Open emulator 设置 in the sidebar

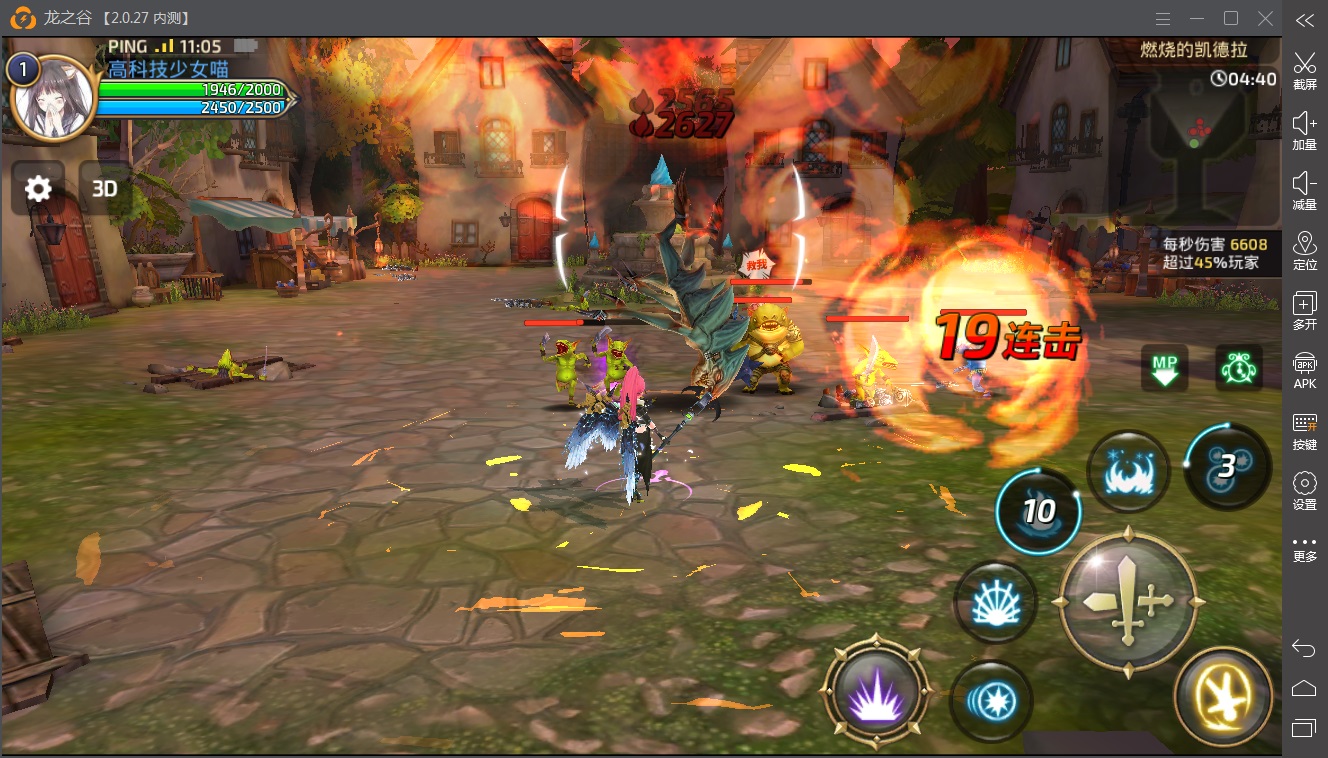pyautogui.click(x=1304, y=491)
